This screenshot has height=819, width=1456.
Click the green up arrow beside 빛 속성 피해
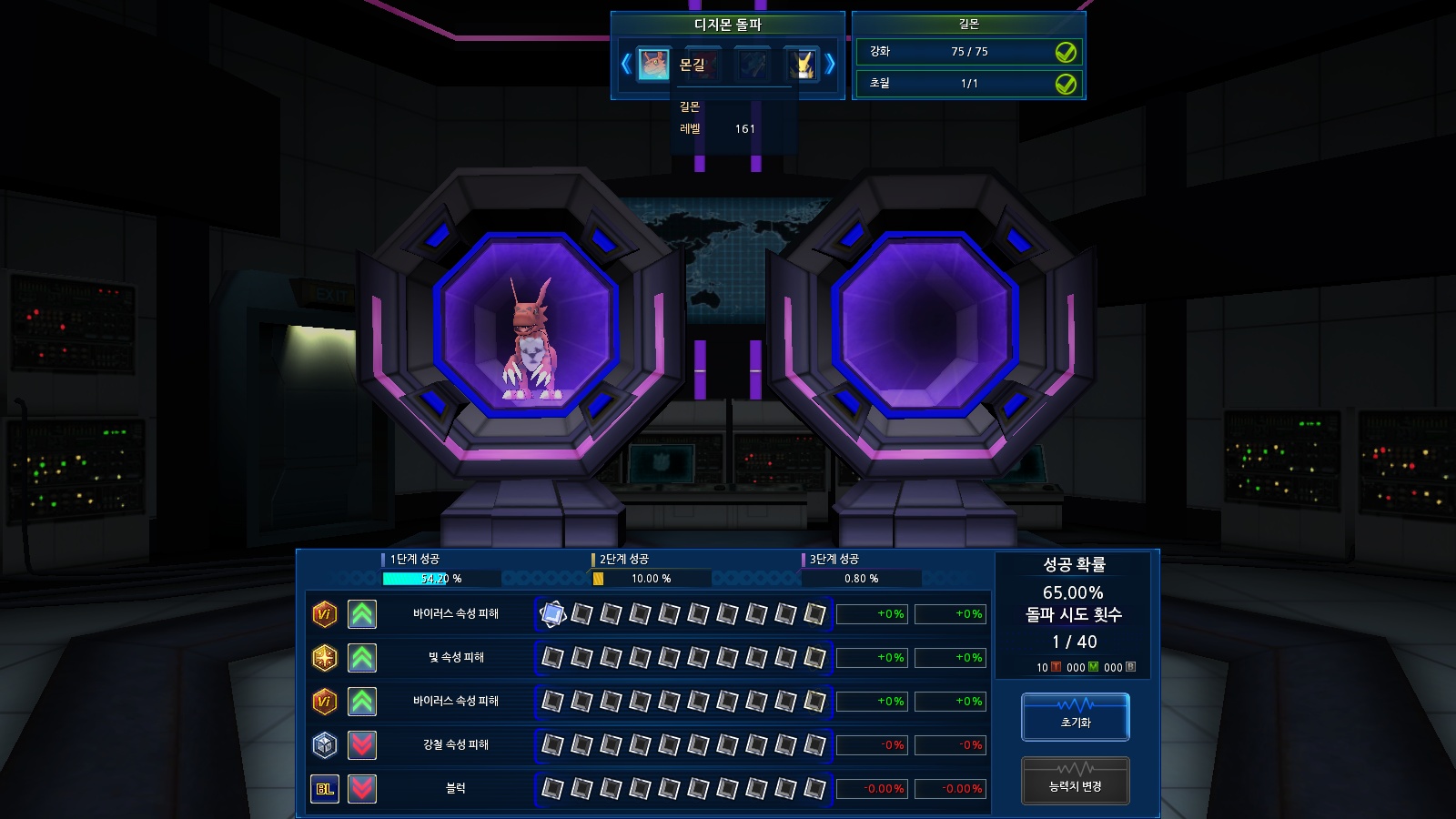click(x=362, y=657)
